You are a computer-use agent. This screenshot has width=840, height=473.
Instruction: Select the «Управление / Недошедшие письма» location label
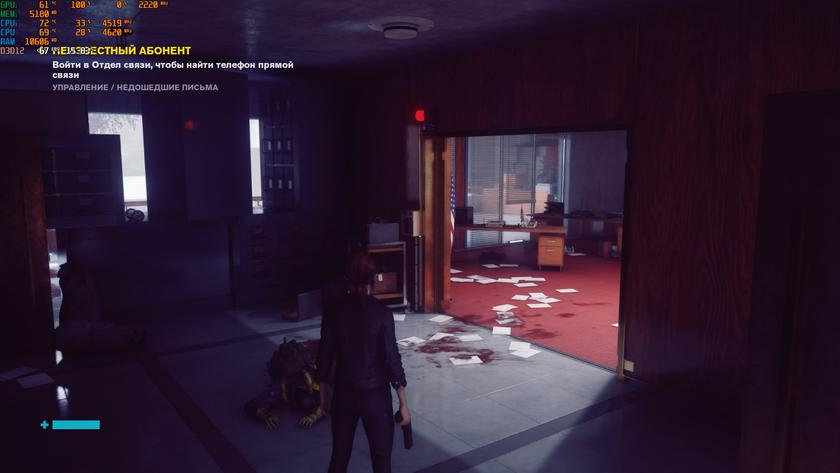tap(135, 87)
